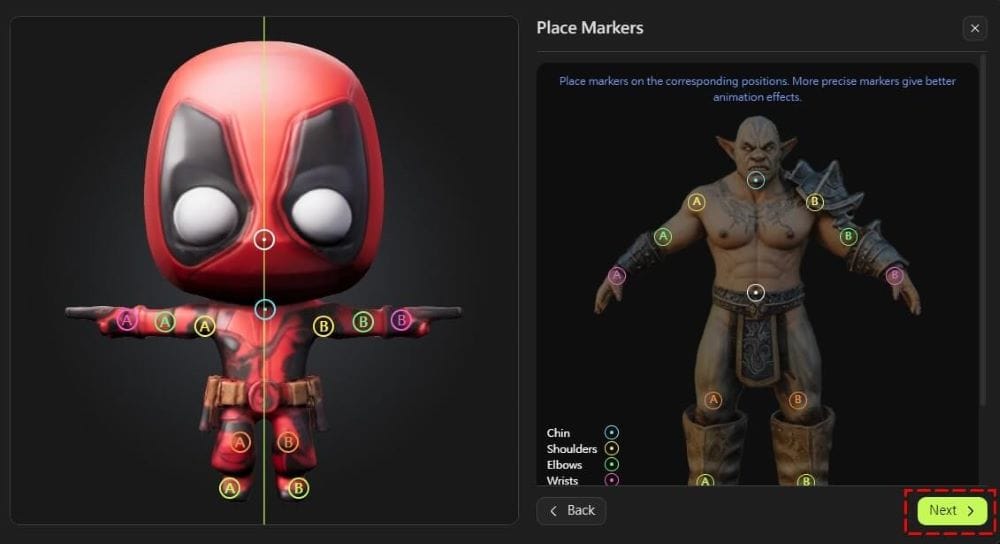Select orange knee marker A on Deadpool

240,441
